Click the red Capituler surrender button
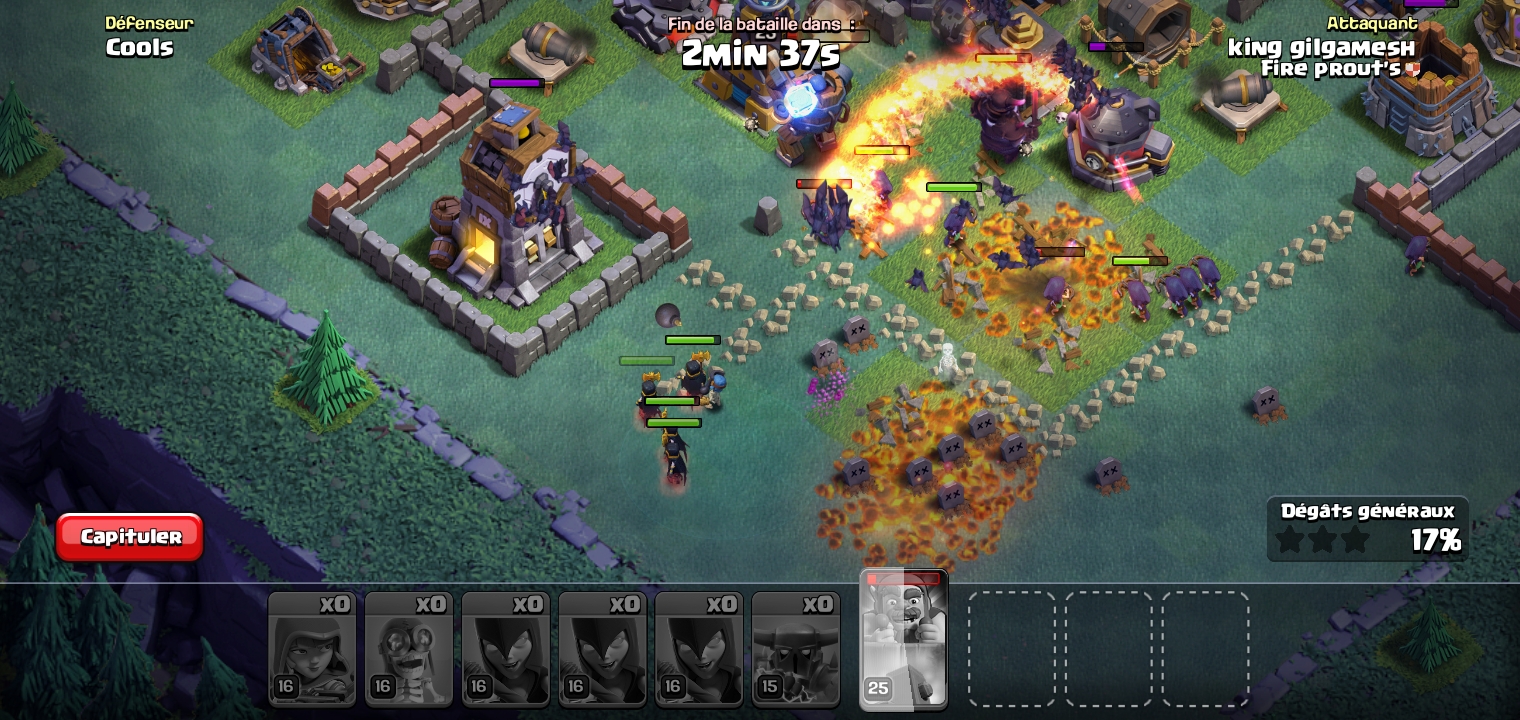This screenshot has width=1520, height=720. tap(130, 537)
